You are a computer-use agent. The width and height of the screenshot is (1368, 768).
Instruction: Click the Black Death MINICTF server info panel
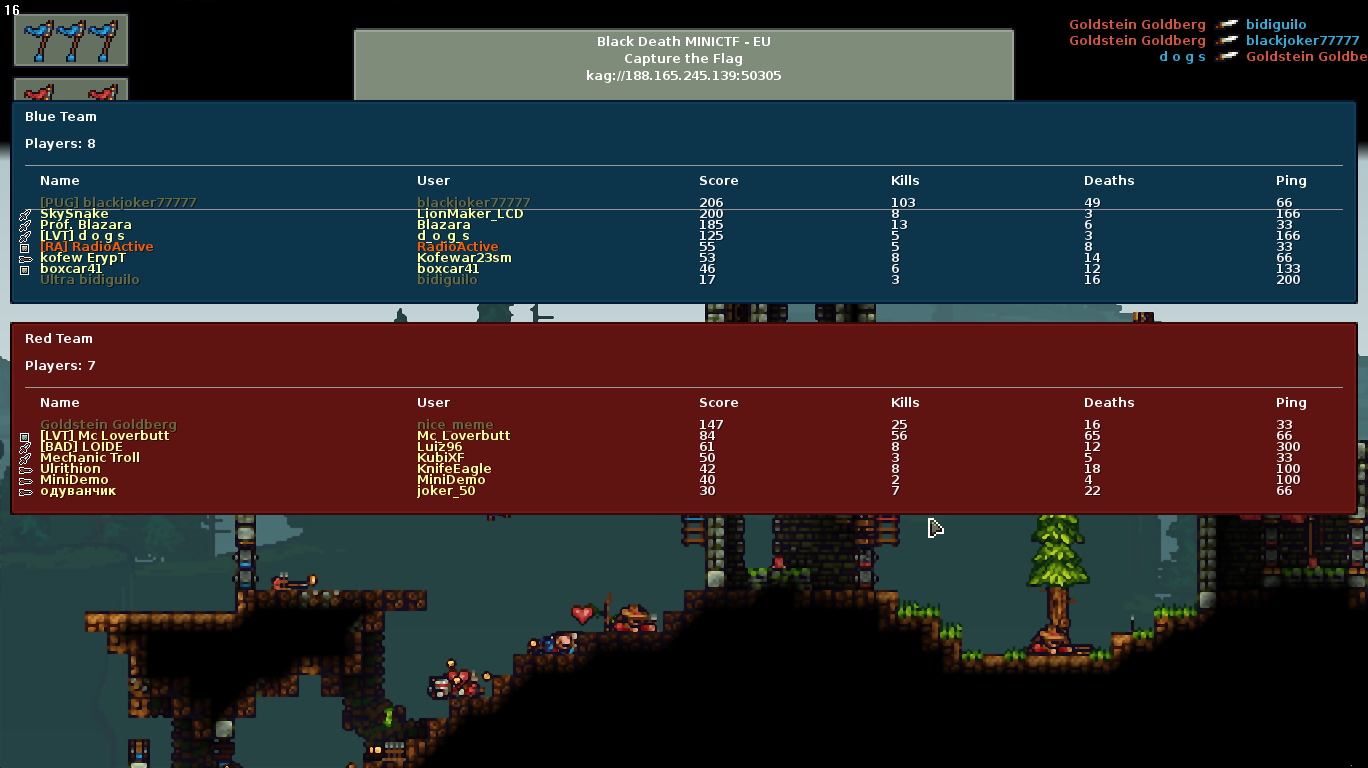[683, 59]
